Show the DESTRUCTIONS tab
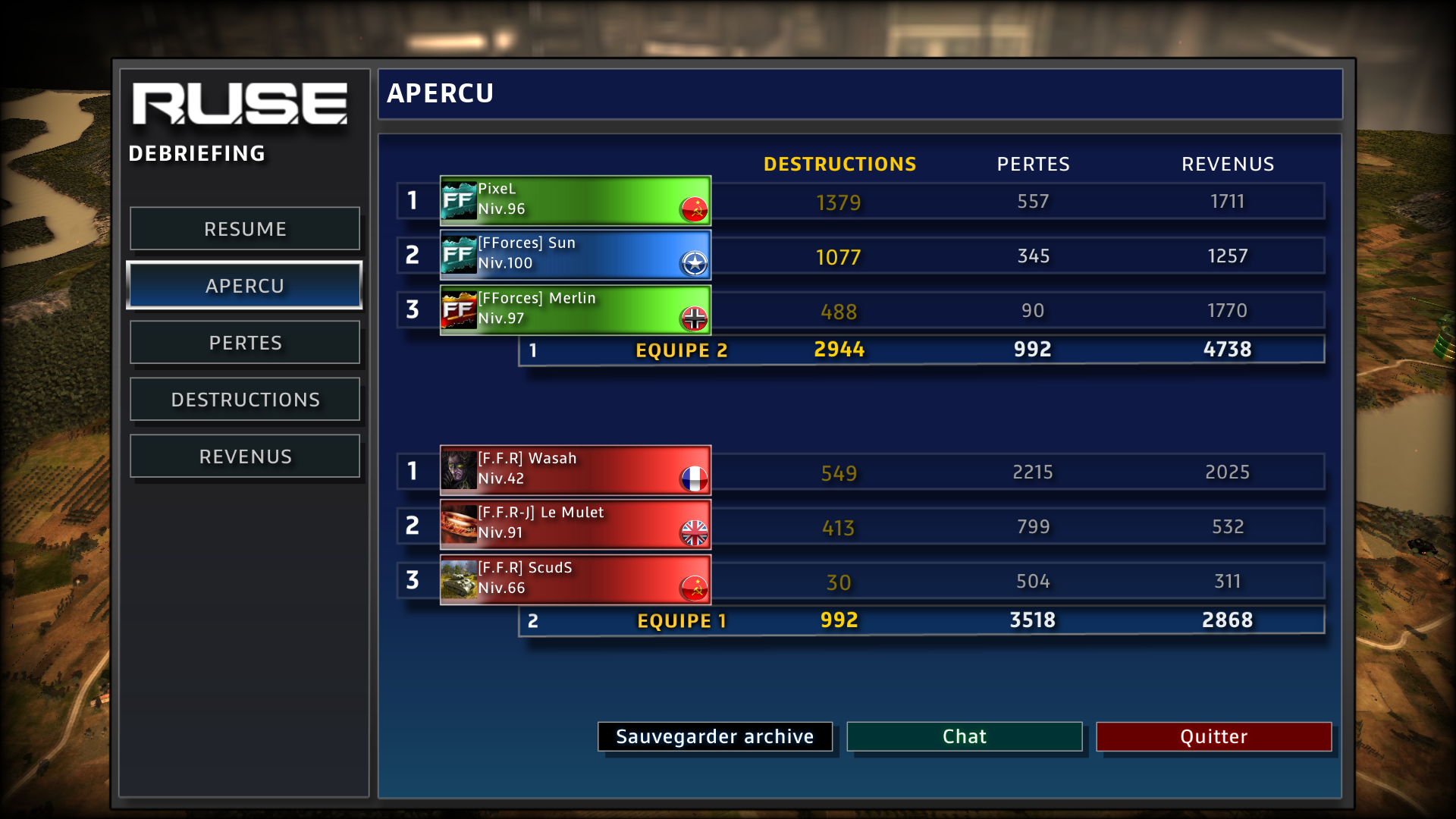 (245, 400)
